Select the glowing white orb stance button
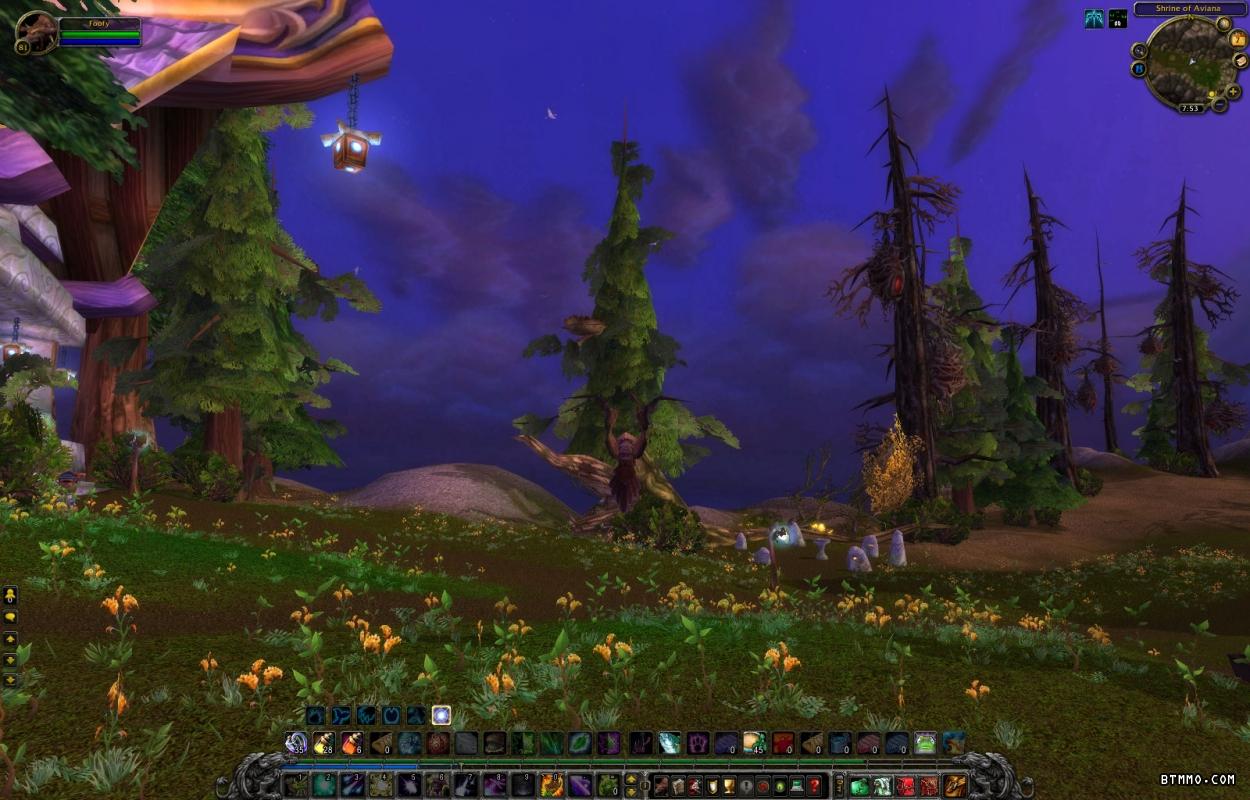The image size is (1250, 800). pyautogui.click(x=441, y=715)
